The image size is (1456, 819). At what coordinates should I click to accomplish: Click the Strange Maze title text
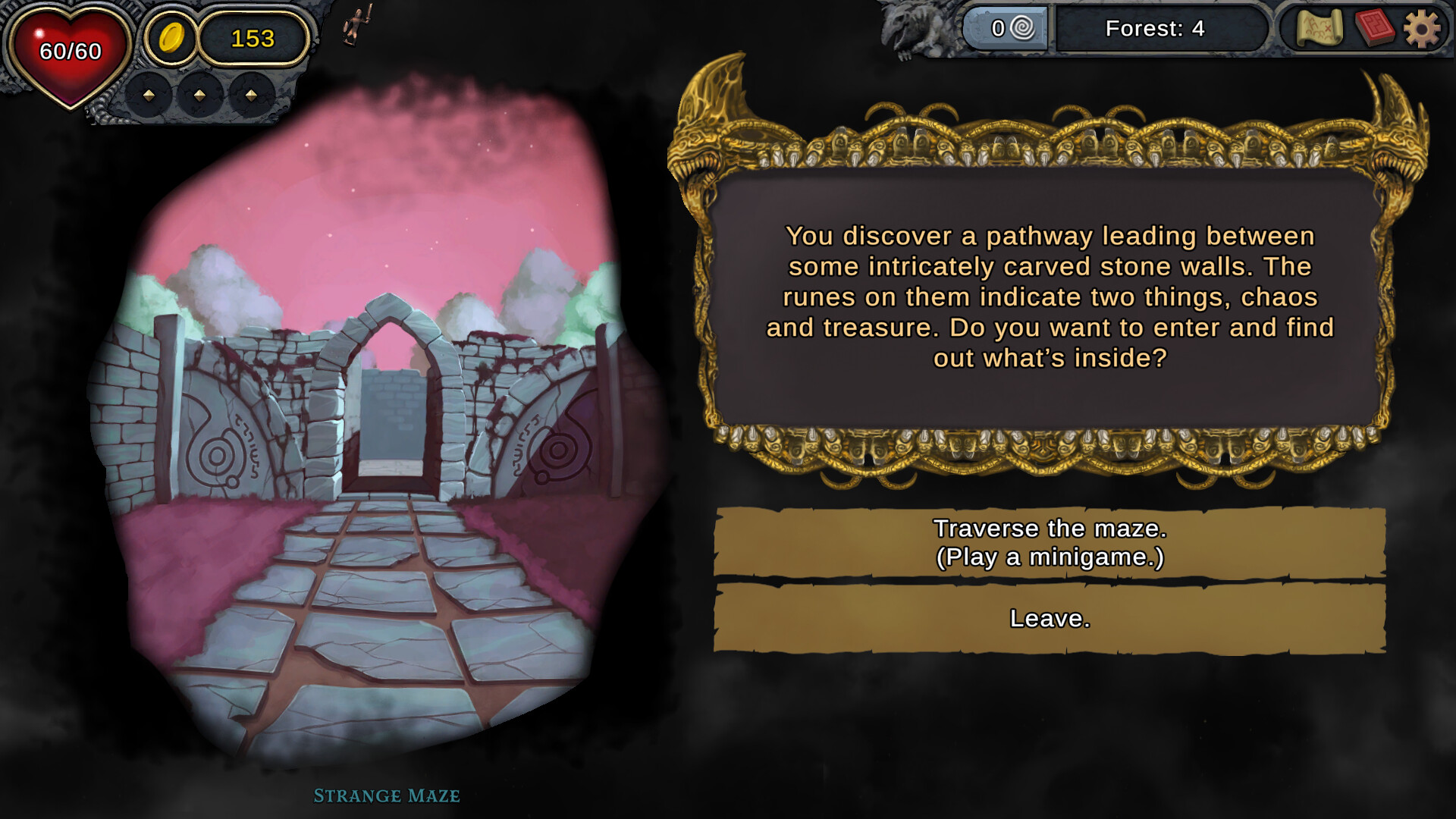point(387,797)
